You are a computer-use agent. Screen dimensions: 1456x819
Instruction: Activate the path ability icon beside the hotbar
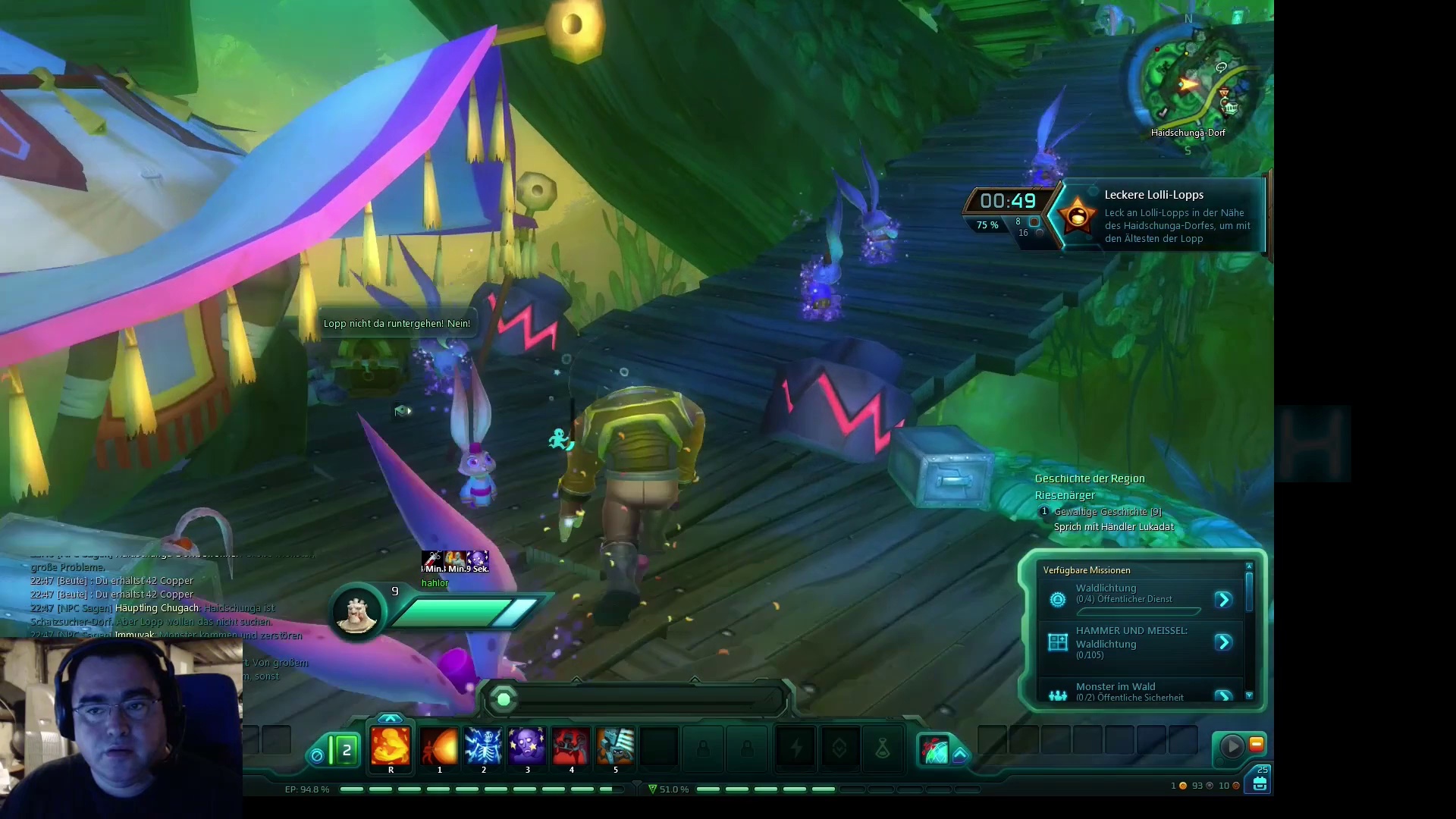tap(934, 750)
